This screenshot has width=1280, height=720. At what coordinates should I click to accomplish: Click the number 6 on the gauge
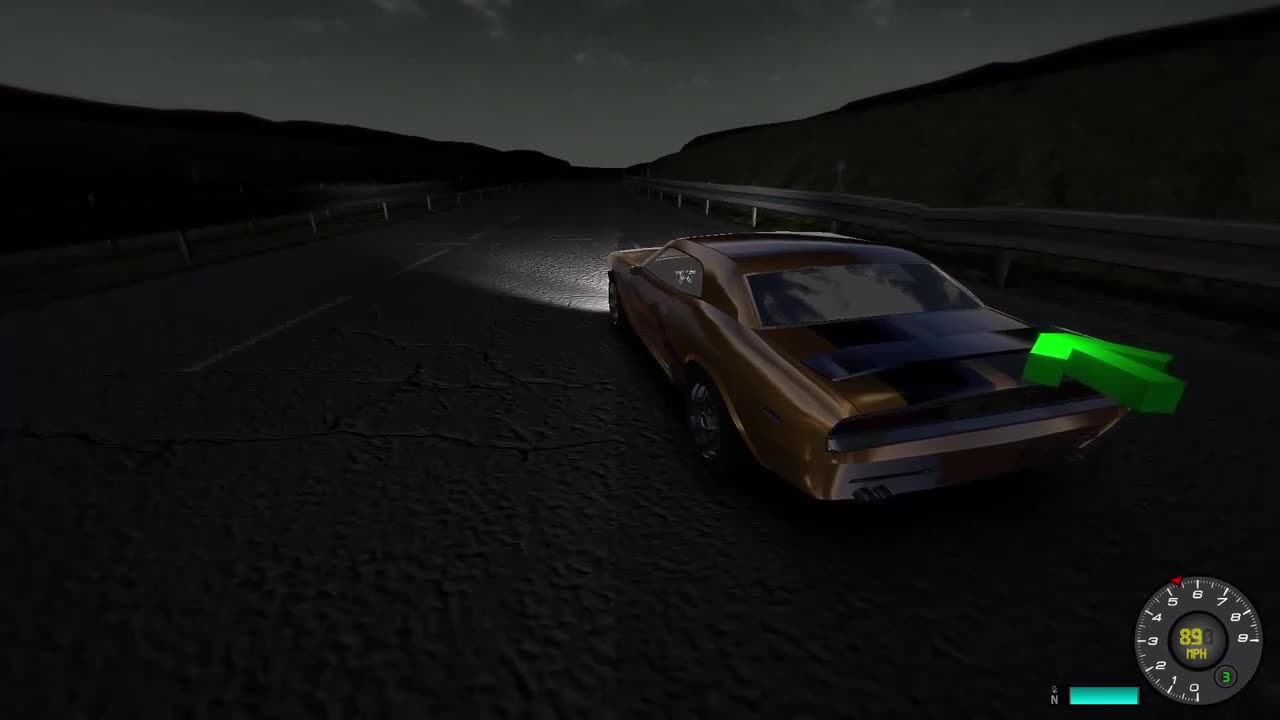pos(1197,592)
